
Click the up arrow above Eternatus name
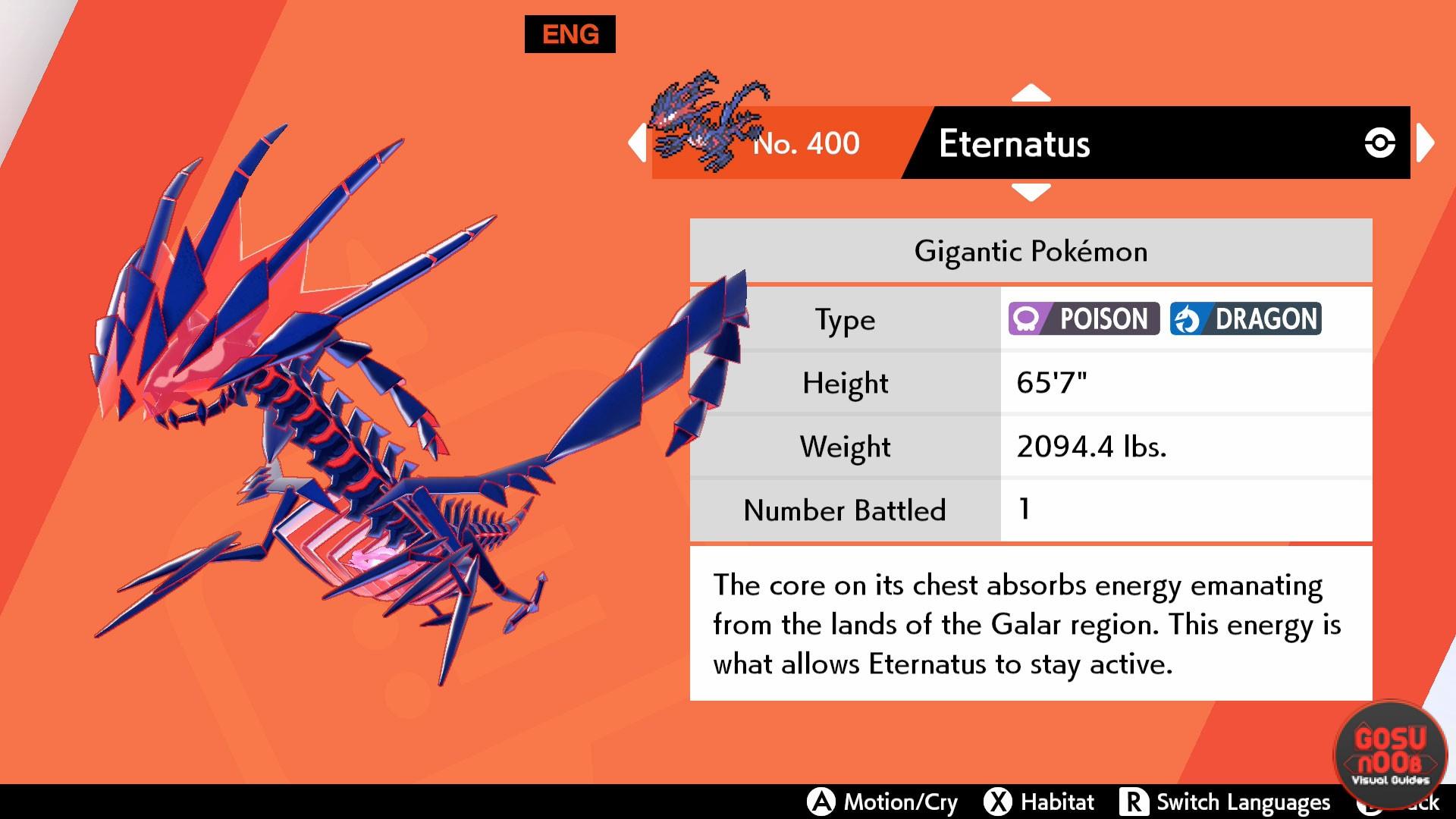[x=1031, y=93]
